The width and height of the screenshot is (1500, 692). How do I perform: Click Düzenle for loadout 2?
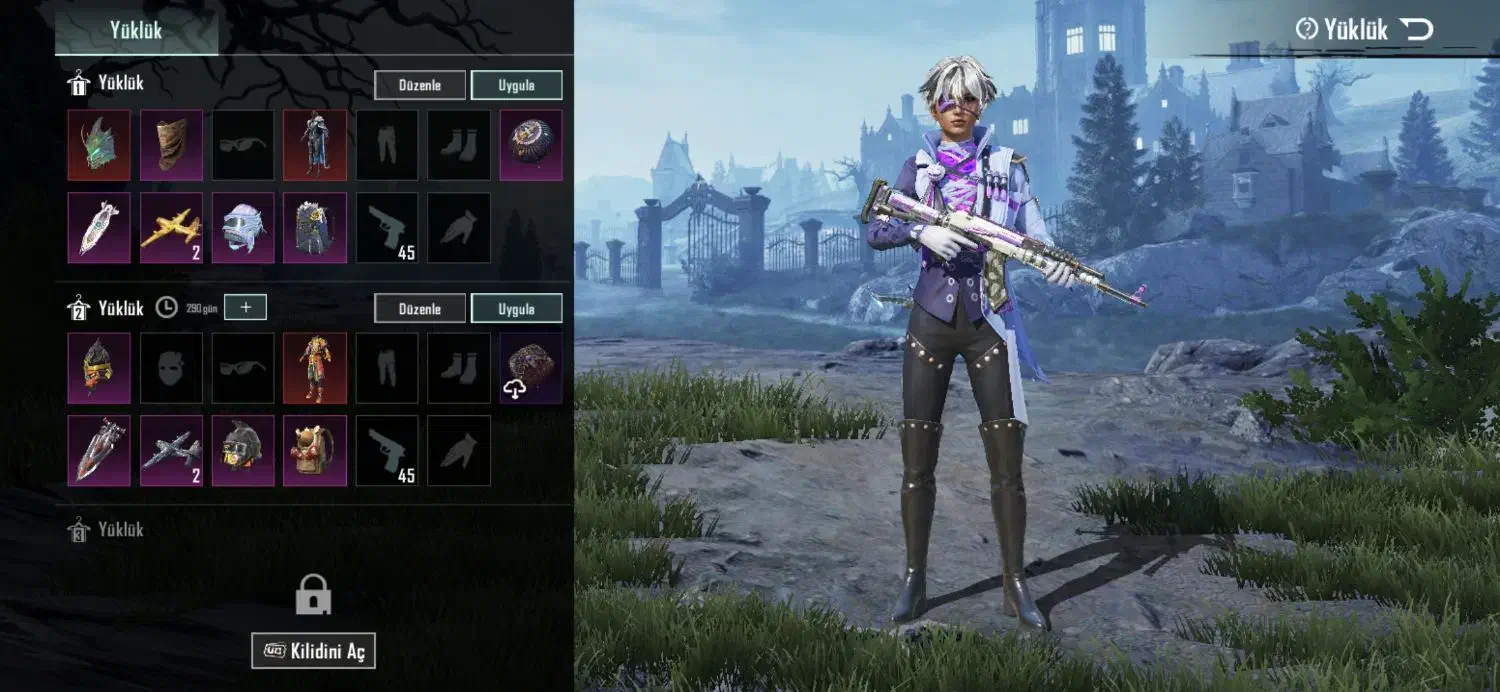420,308
